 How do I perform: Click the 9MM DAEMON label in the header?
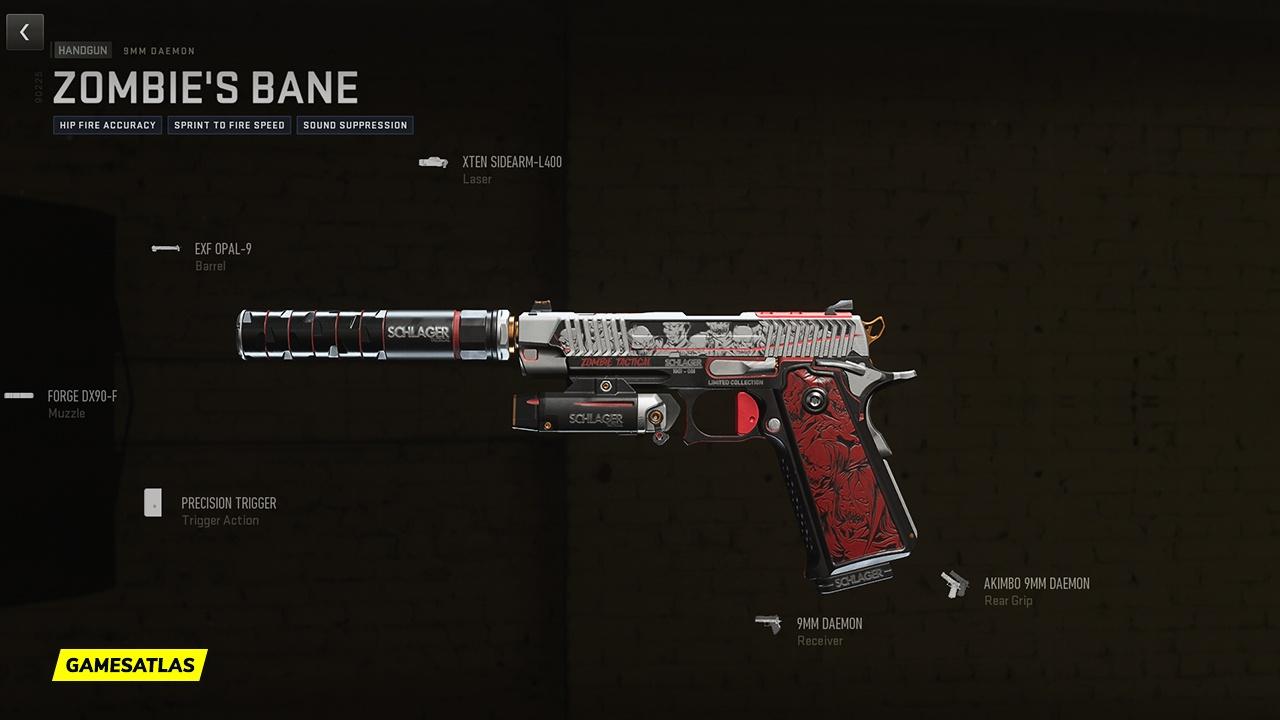[x=158, y=50]
